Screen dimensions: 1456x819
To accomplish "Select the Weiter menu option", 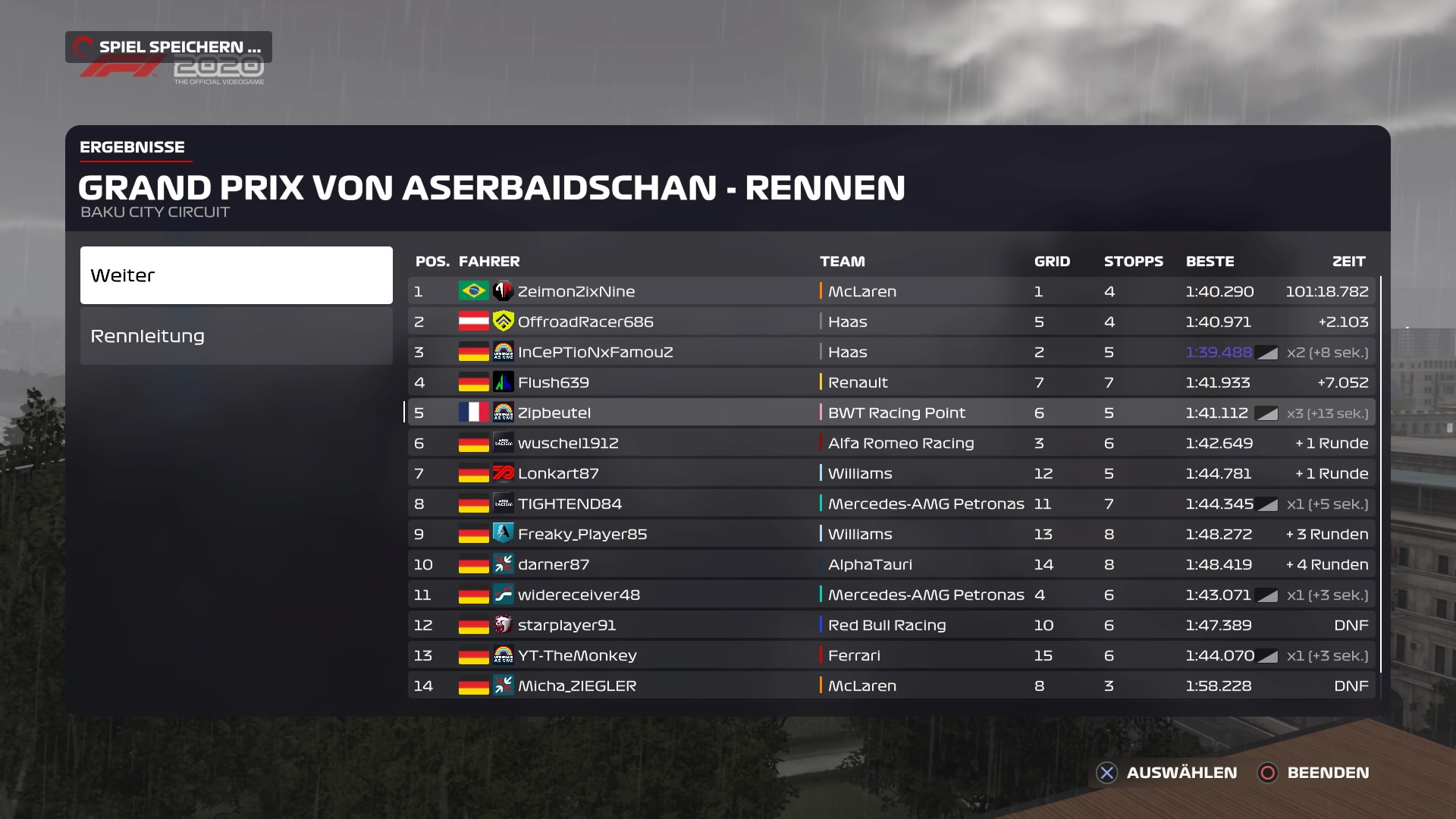I will (236, 275).
